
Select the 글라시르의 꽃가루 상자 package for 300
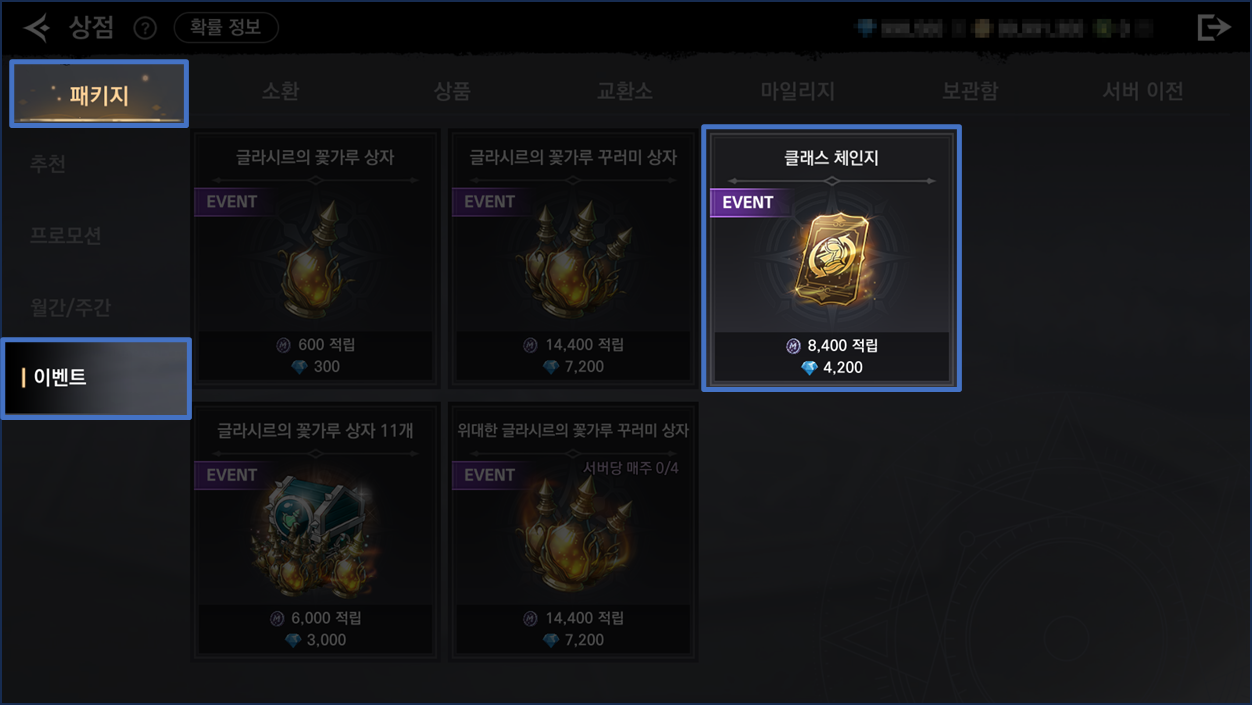tap(315, 258)
